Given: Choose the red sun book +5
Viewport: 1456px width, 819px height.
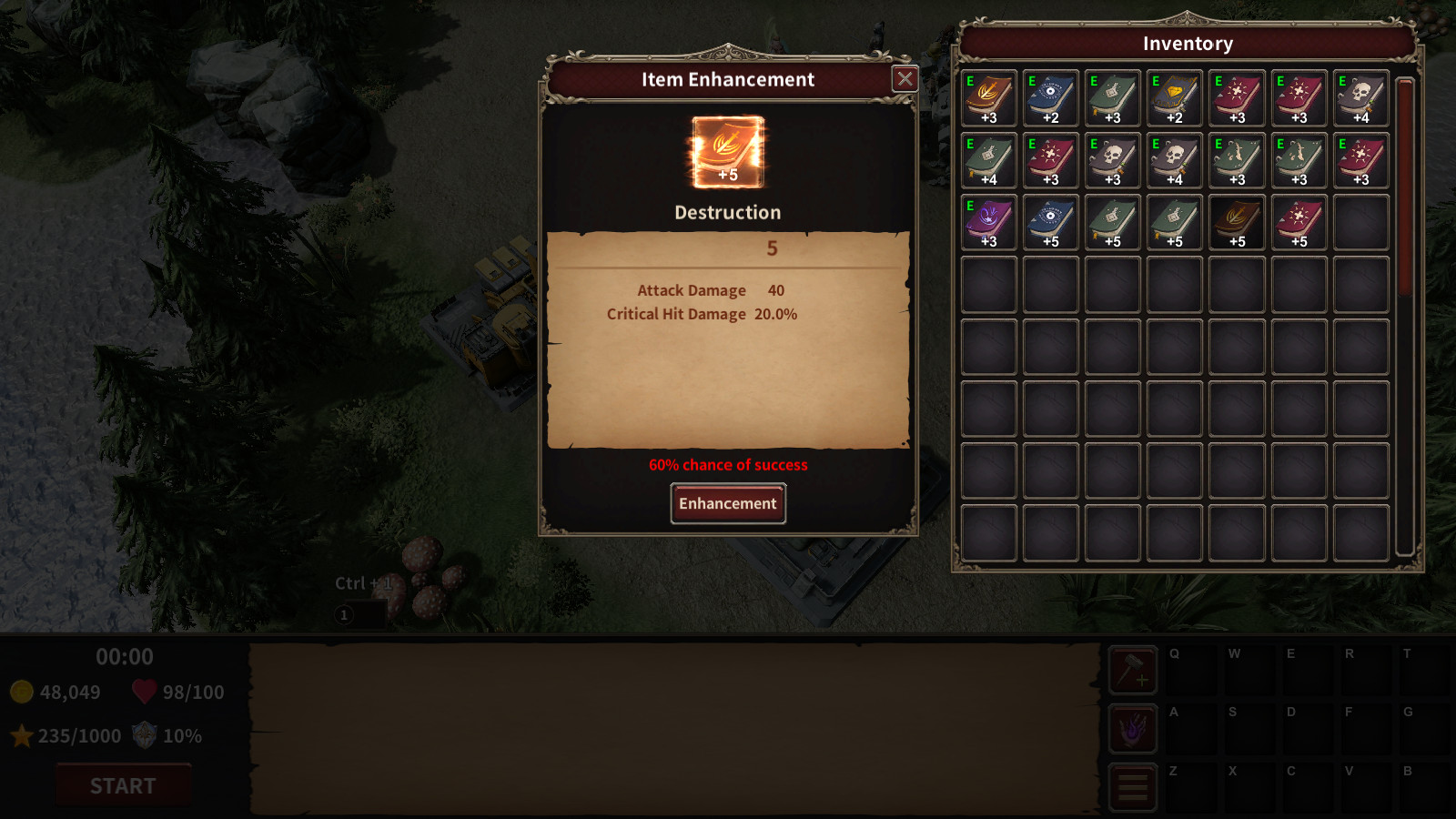Looking at the screenshot, I should click(x=1299, y=222).
